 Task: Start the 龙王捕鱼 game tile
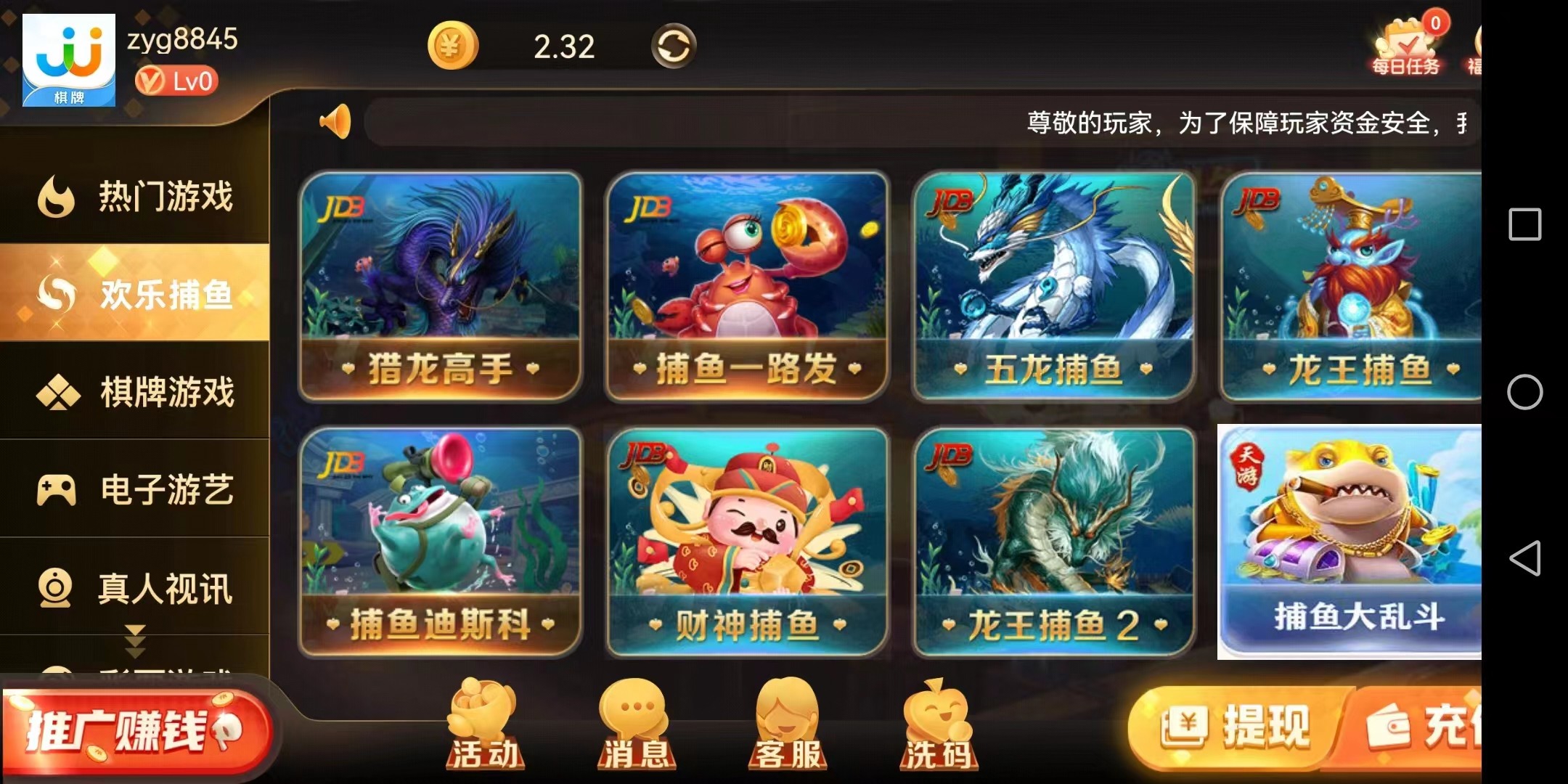click(1352, 286)
